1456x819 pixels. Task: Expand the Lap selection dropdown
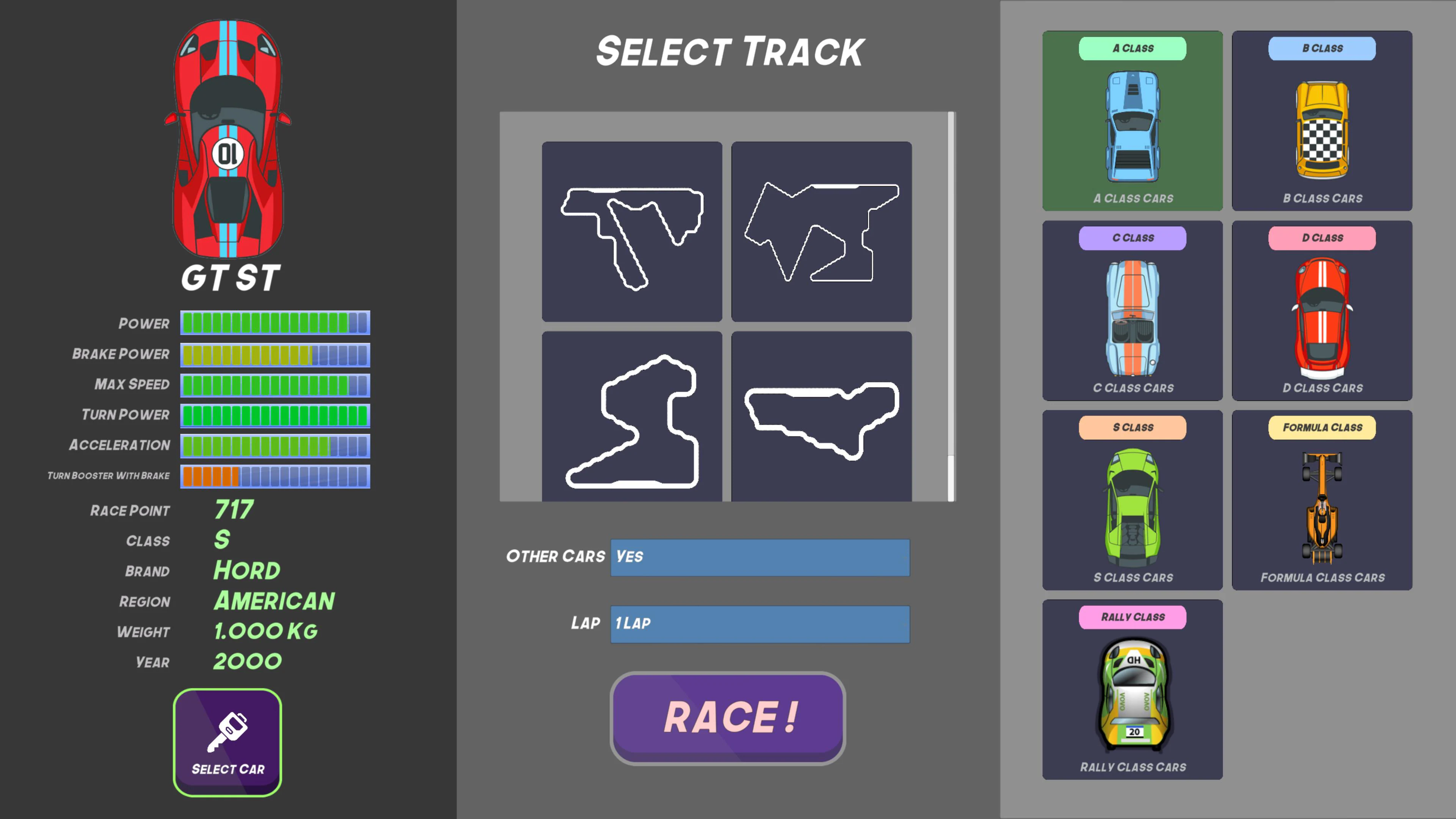pos(759,624)
